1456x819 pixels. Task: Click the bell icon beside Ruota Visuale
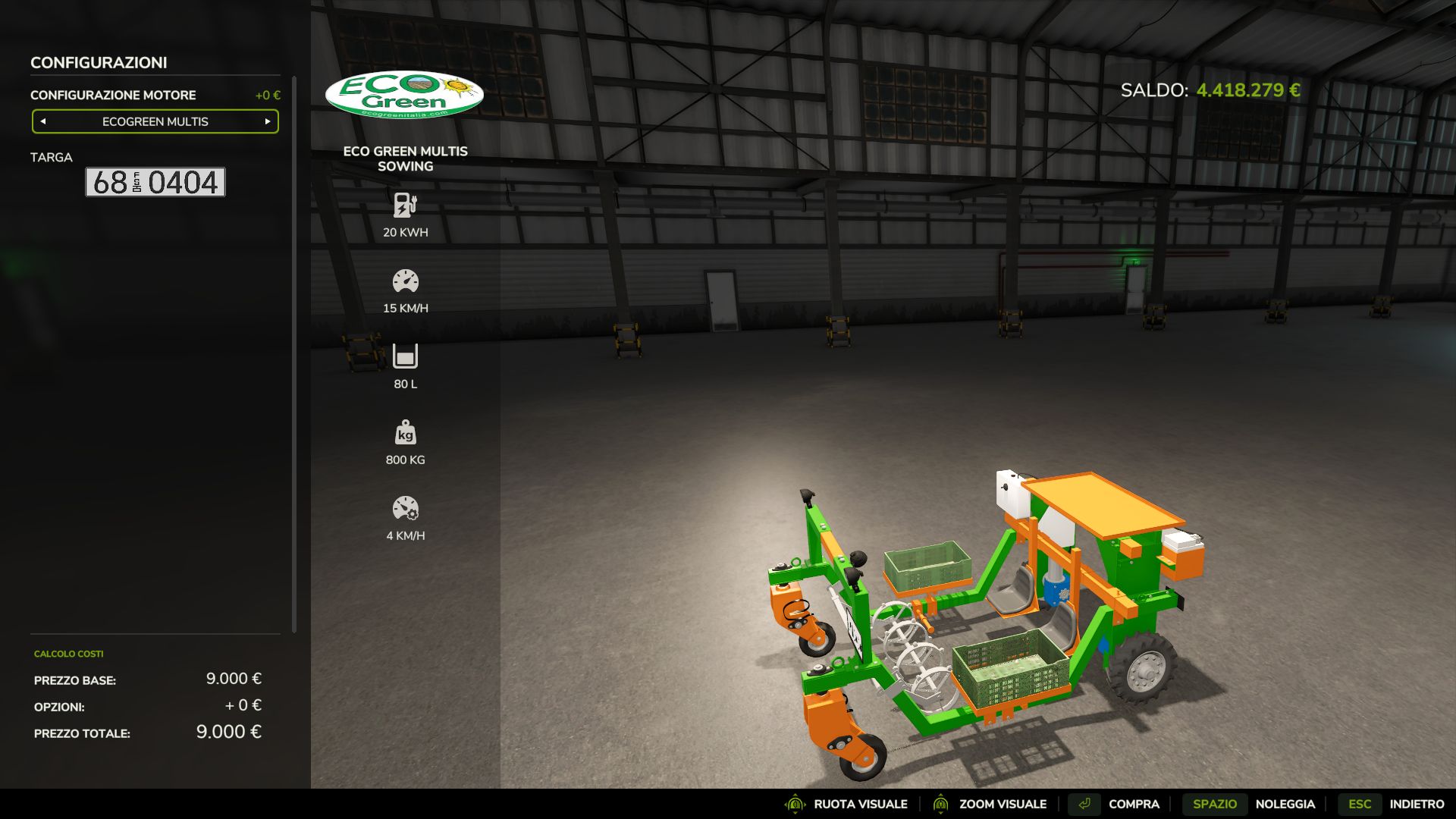point(794,804)
